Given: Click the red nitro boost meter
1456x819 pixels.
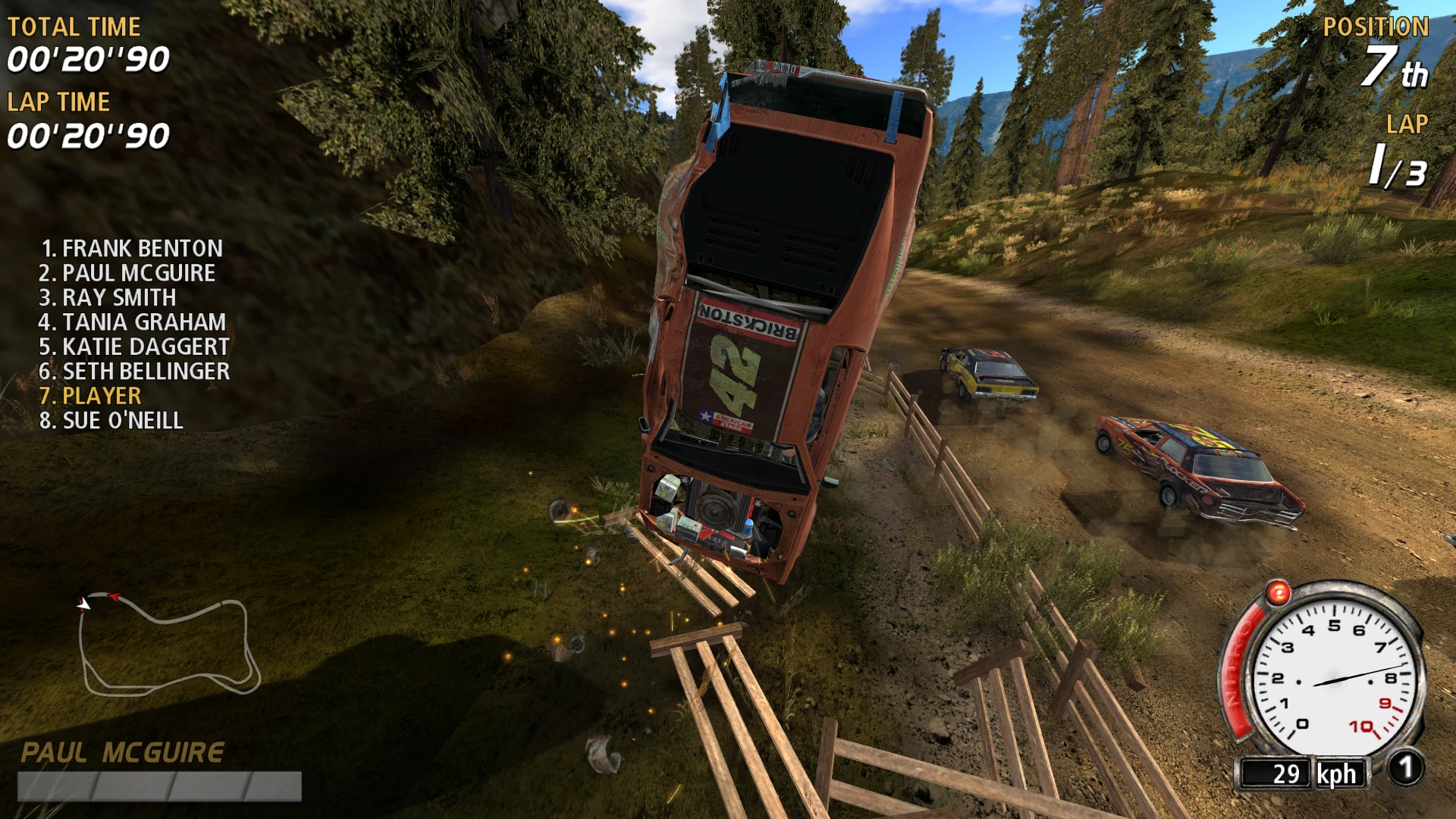Looking at the screenshot, I should coord(1236,667).
